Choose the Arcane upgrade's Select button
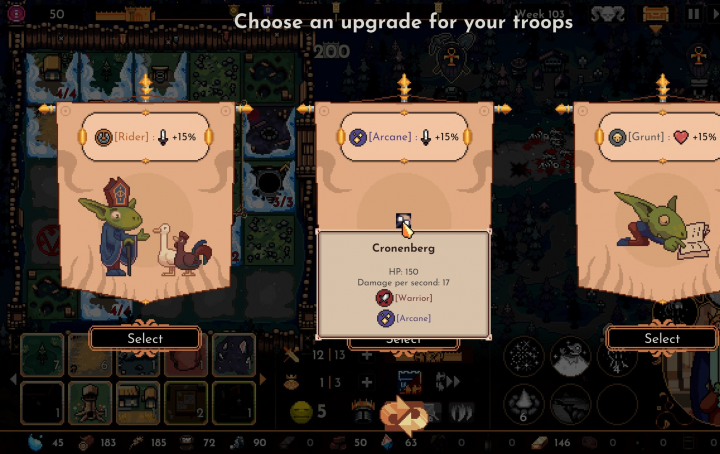 point(404,341)
